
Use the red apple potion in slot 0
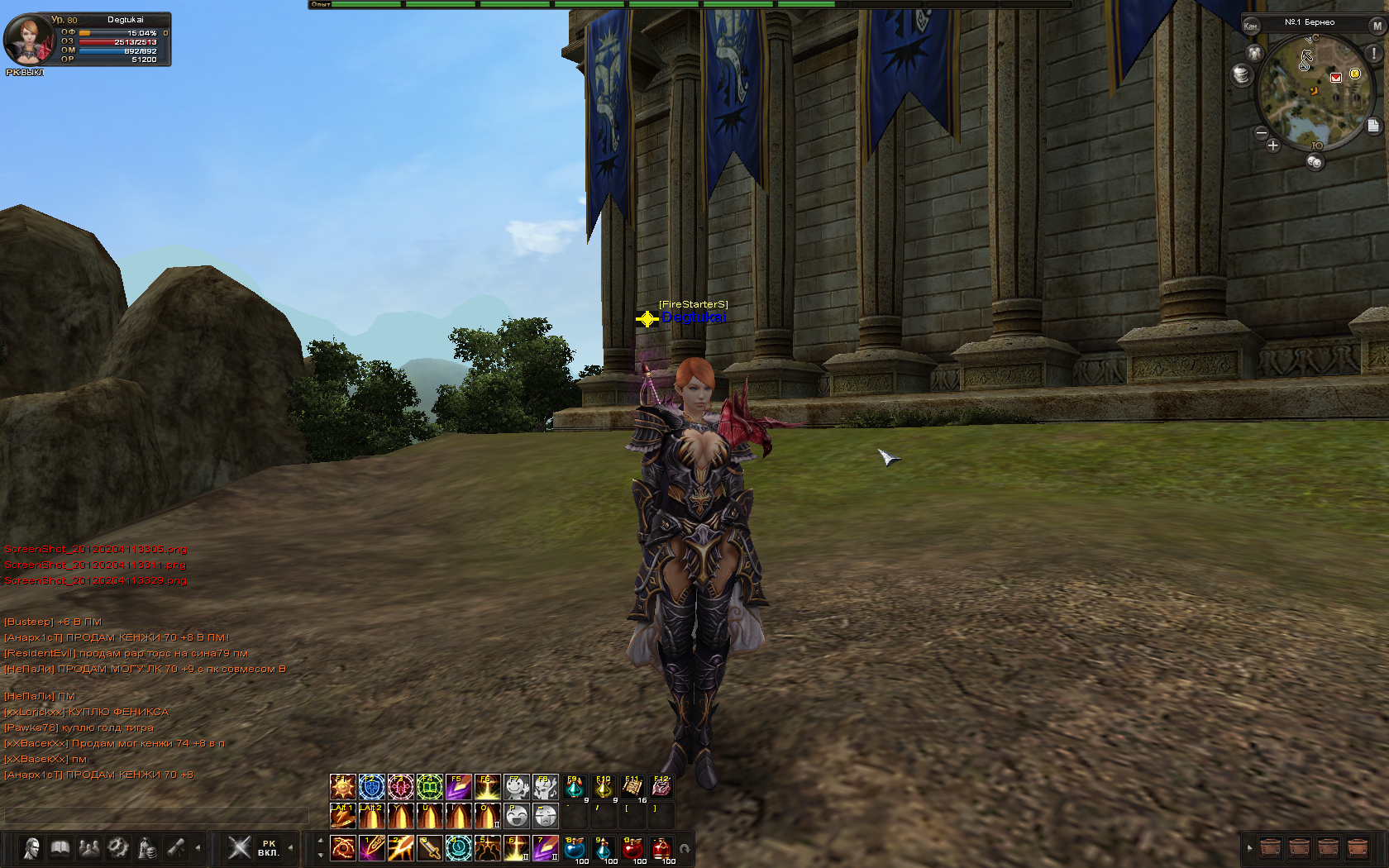pos(632,848)
